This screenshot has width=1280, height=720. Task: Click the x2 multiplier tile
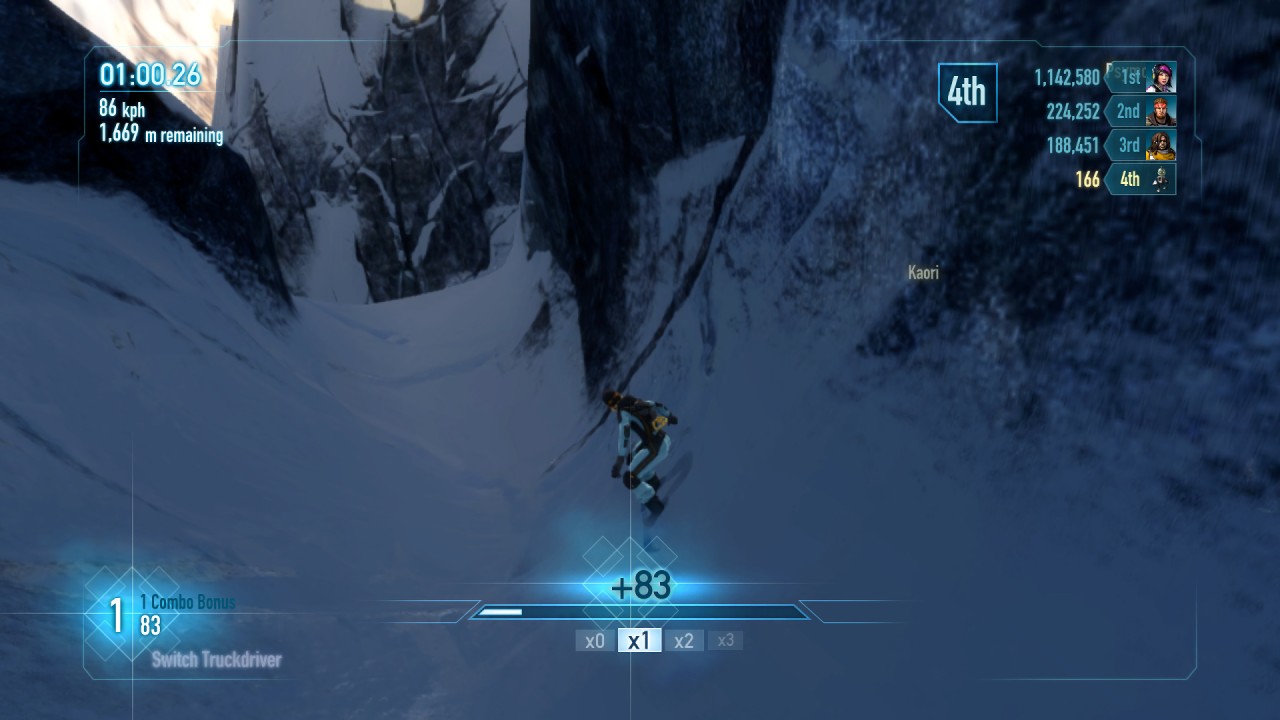[x=684, y=641]
